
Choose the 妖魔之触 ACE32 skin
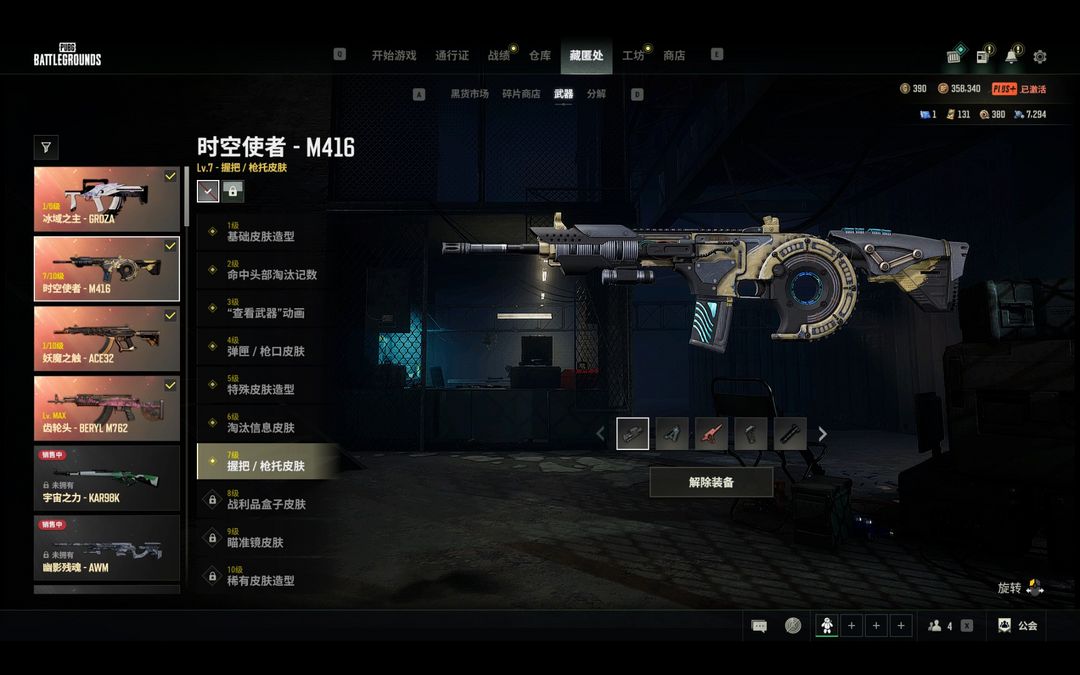coord(107,339)
